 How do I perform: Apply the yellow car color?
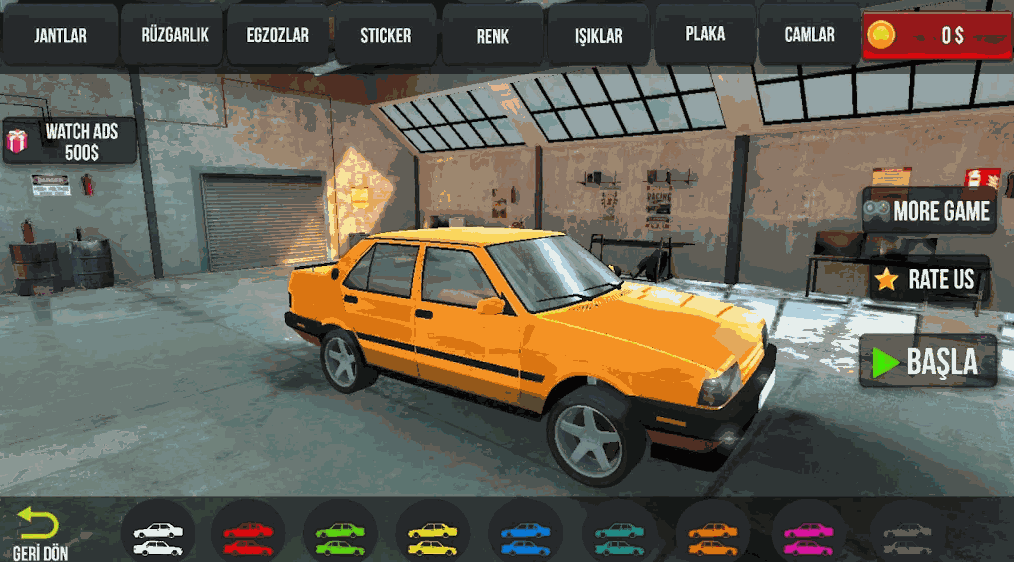[x=432, y=538]
